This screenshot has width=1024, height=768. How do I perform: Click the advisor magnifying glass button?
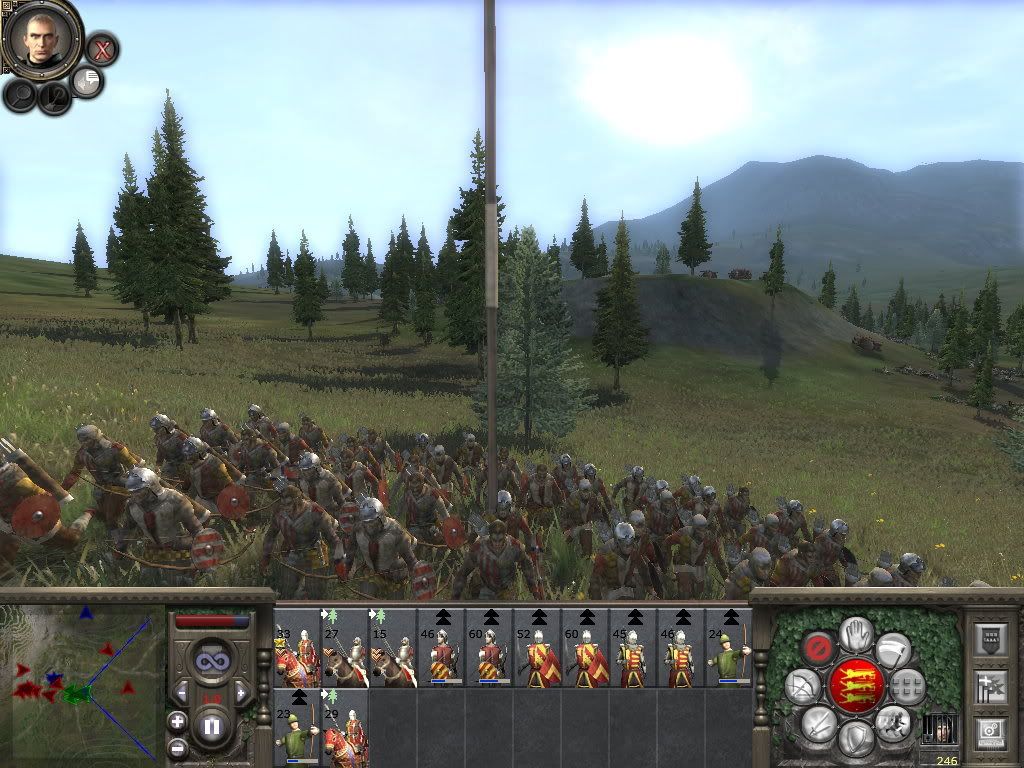pos(20,95)
